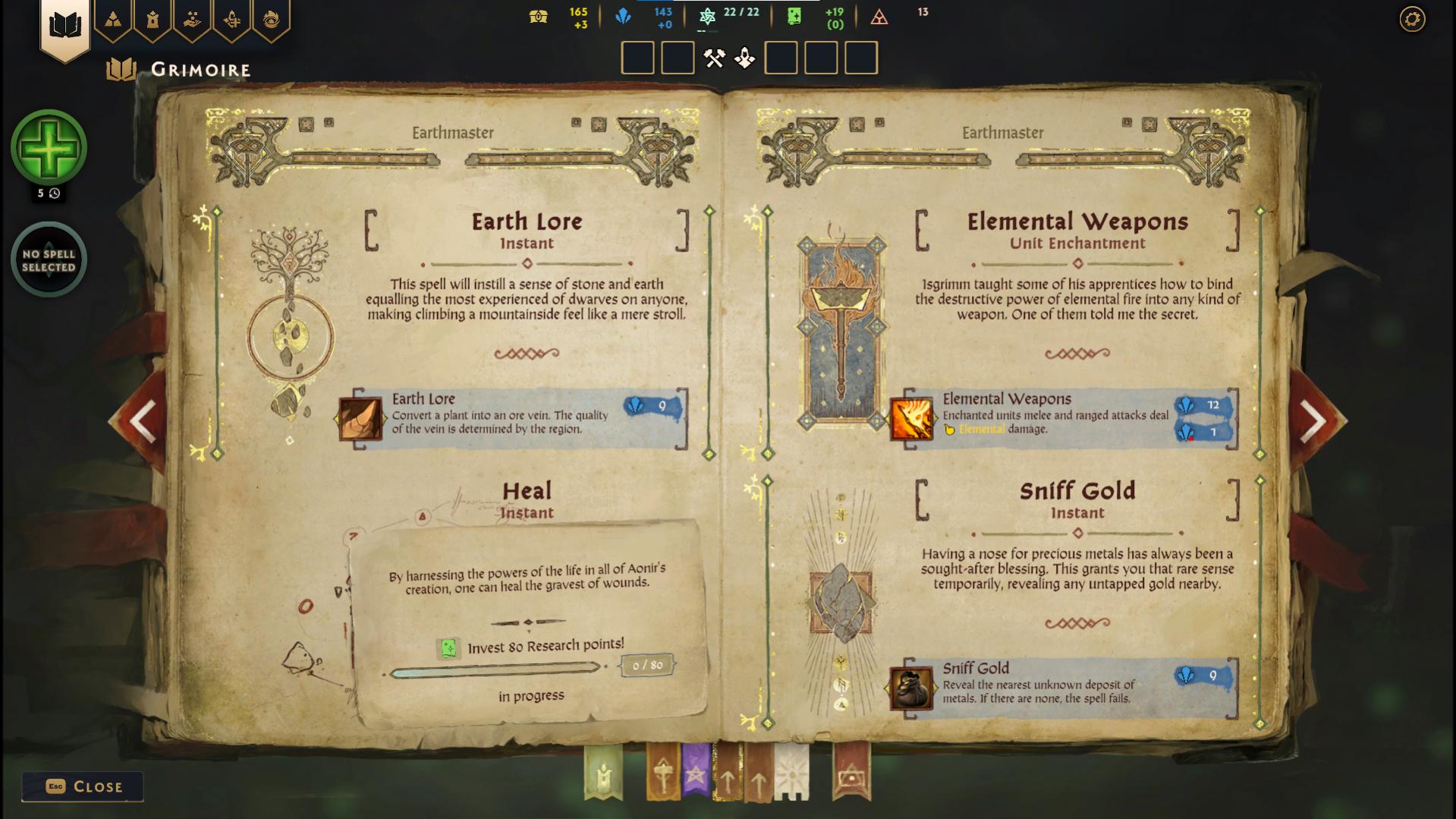Click the No Spell Selected slot

pyautogui.click(x=49, y=260)
